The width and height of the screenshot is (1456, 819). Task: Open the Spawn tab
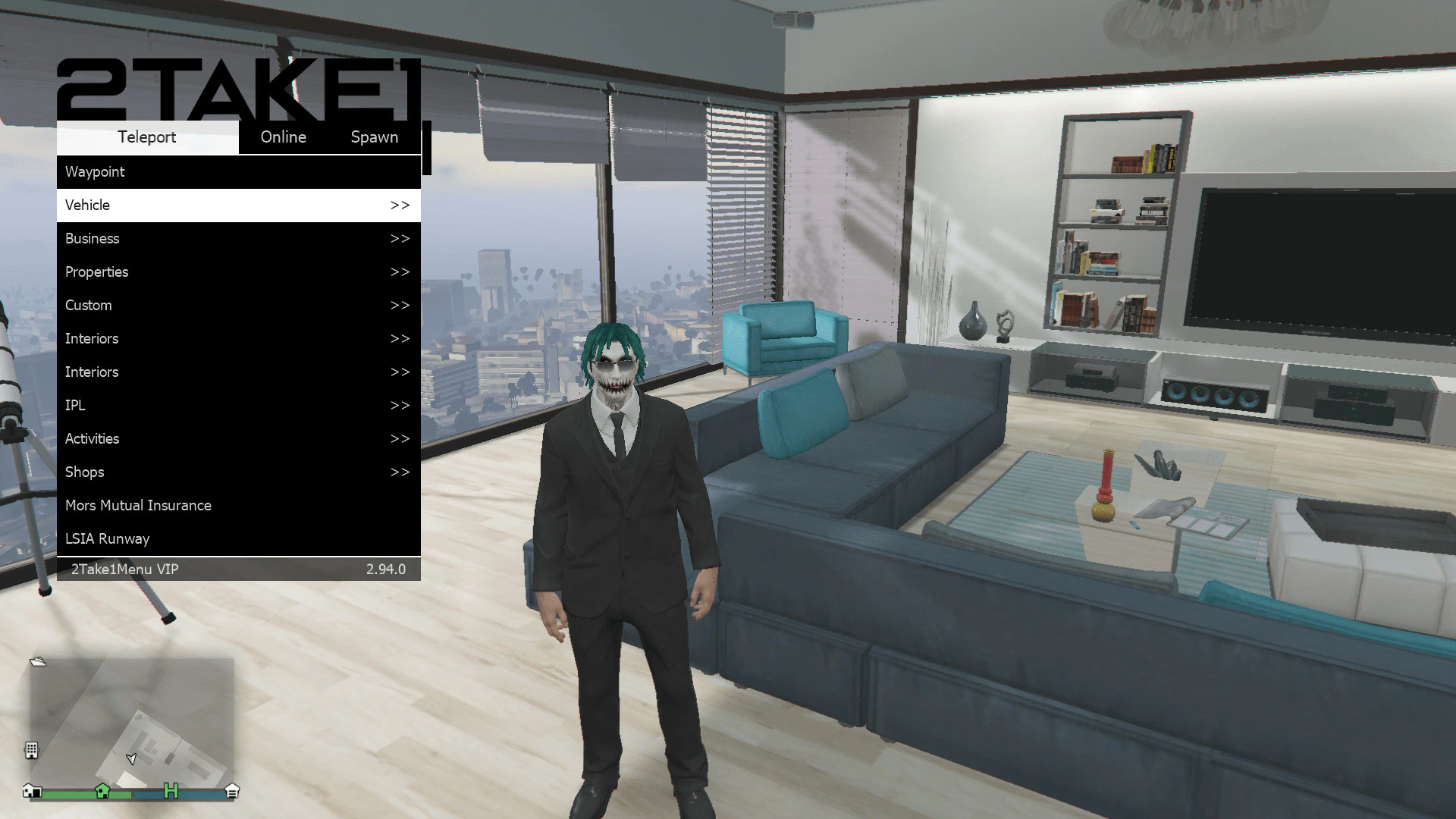pos(375,137)
